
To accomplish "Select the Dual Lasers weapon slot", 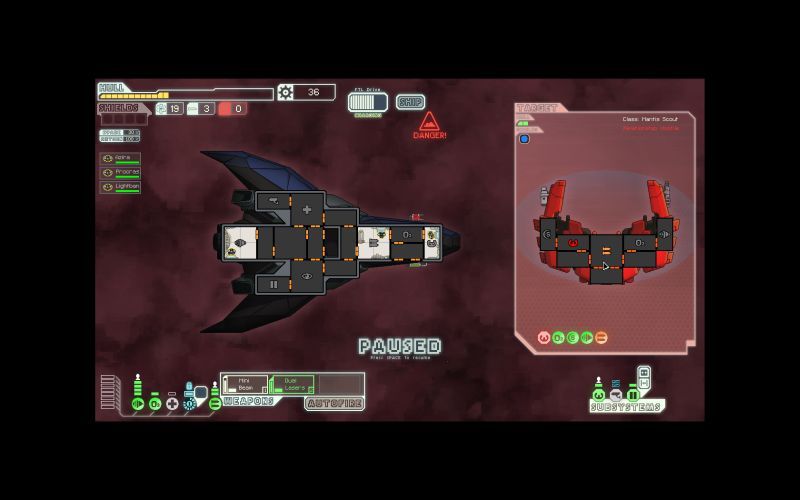I will coord(292,384).
